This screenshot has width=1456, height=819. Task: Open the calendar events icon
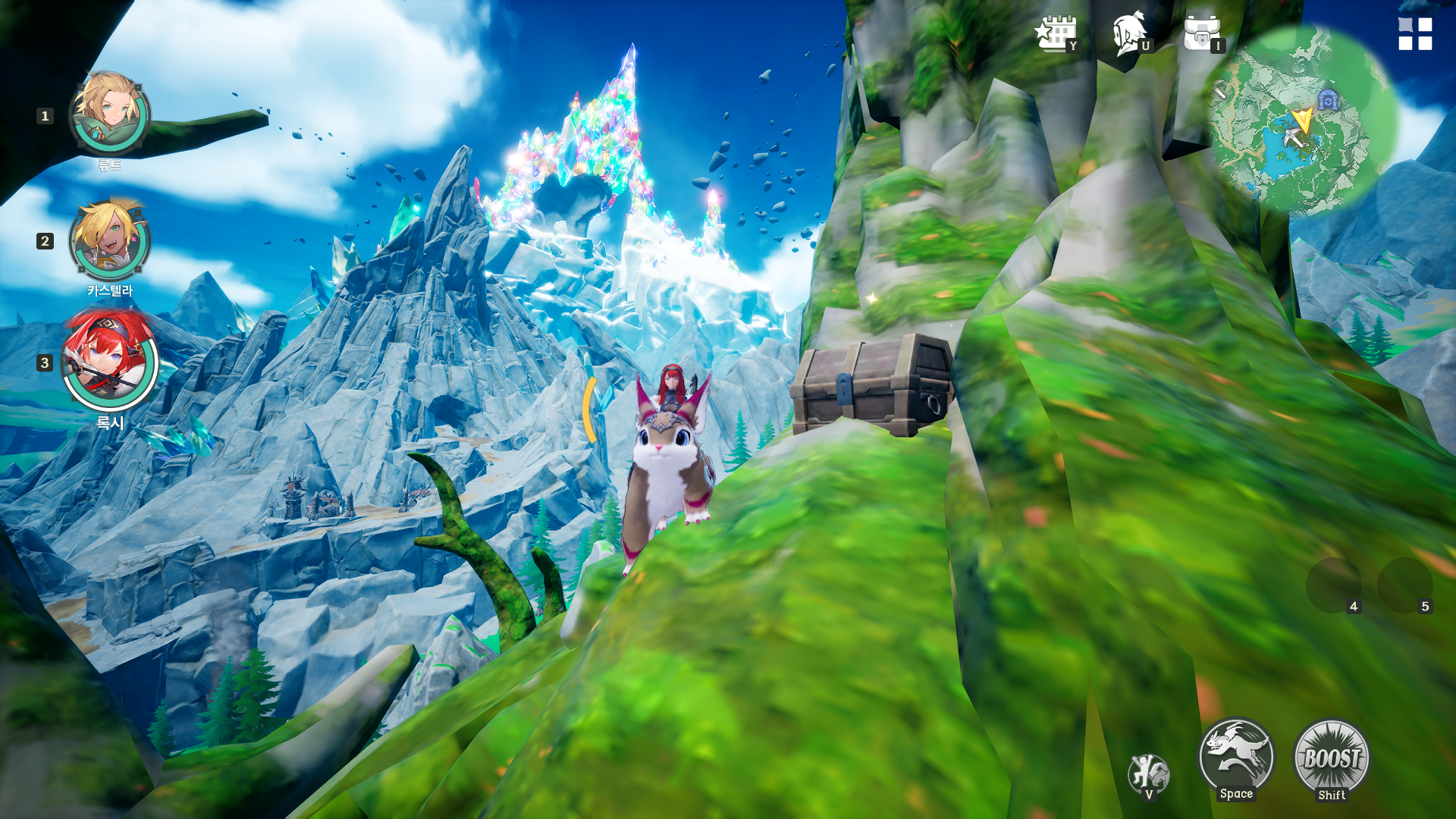pos(1056,34)
